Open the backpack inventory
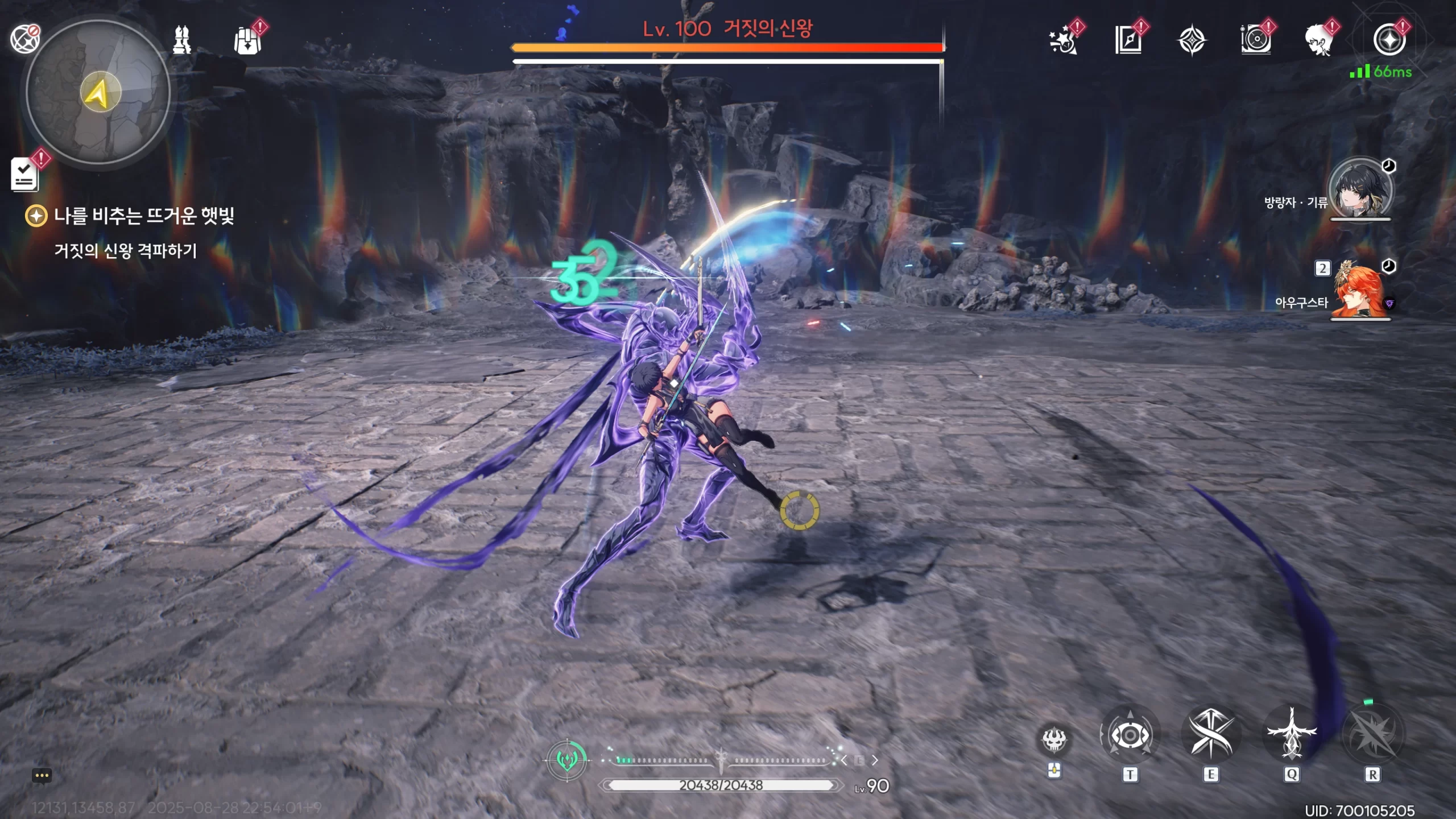 [x=247, y=41]
